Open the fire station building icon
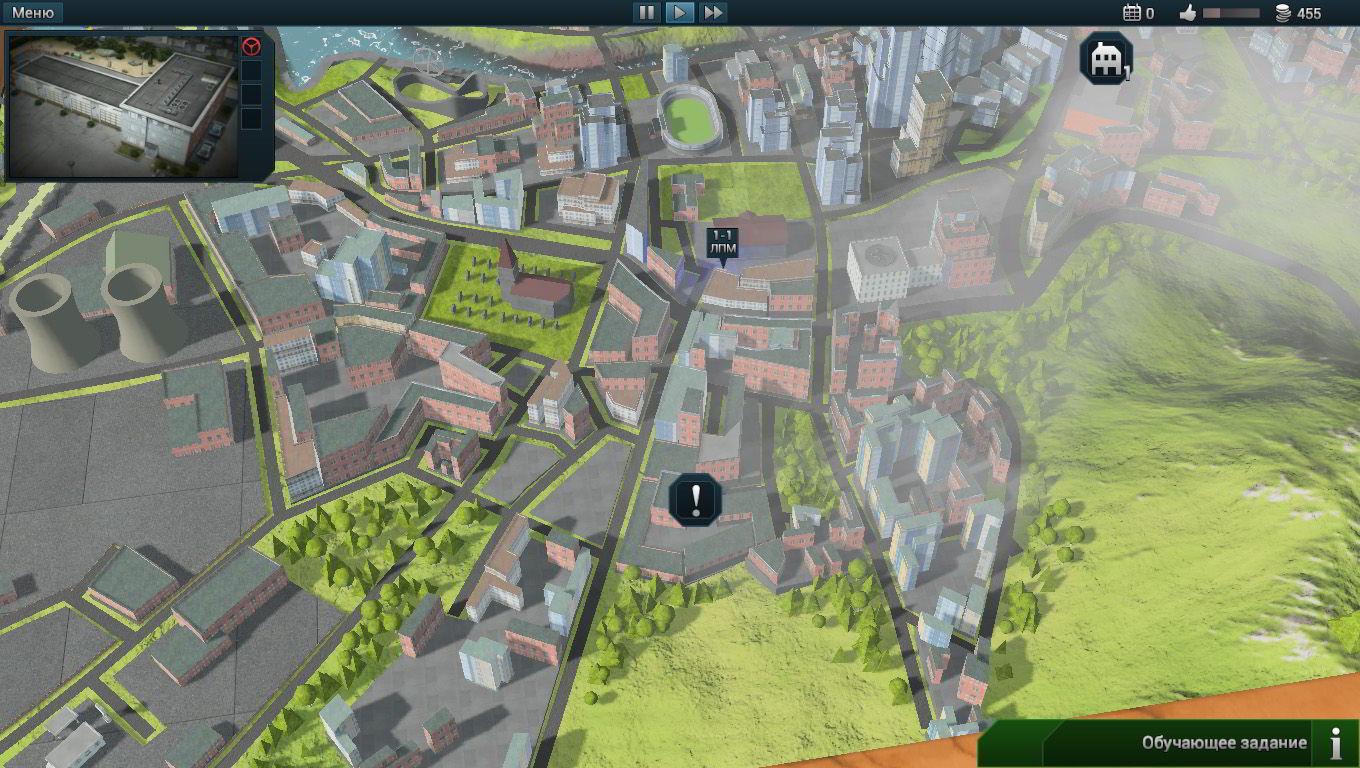This screenshot has height=768, width=1360. pyautogui.click(x=1105, y=59)
